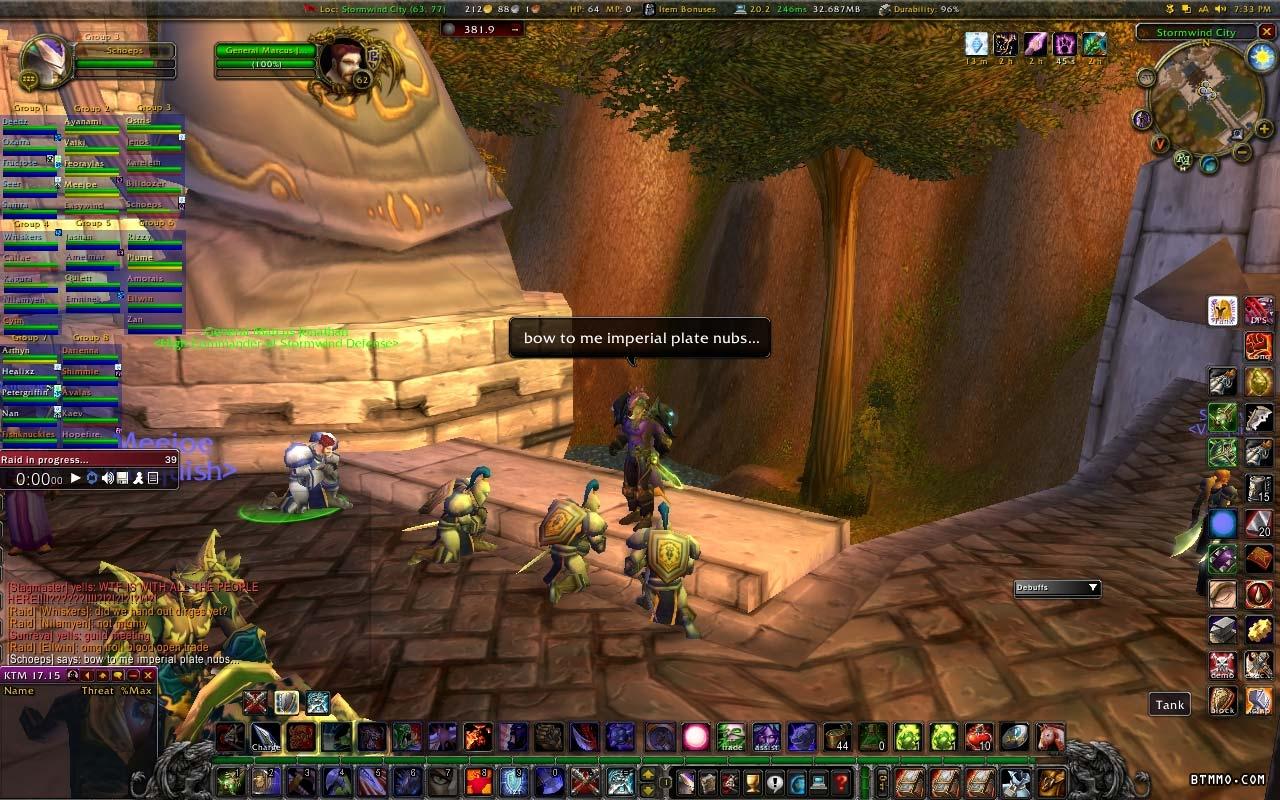This screenshot has height=800, width=1280.
Task: Close the KTM threat meter window
Action: [148, 675]
